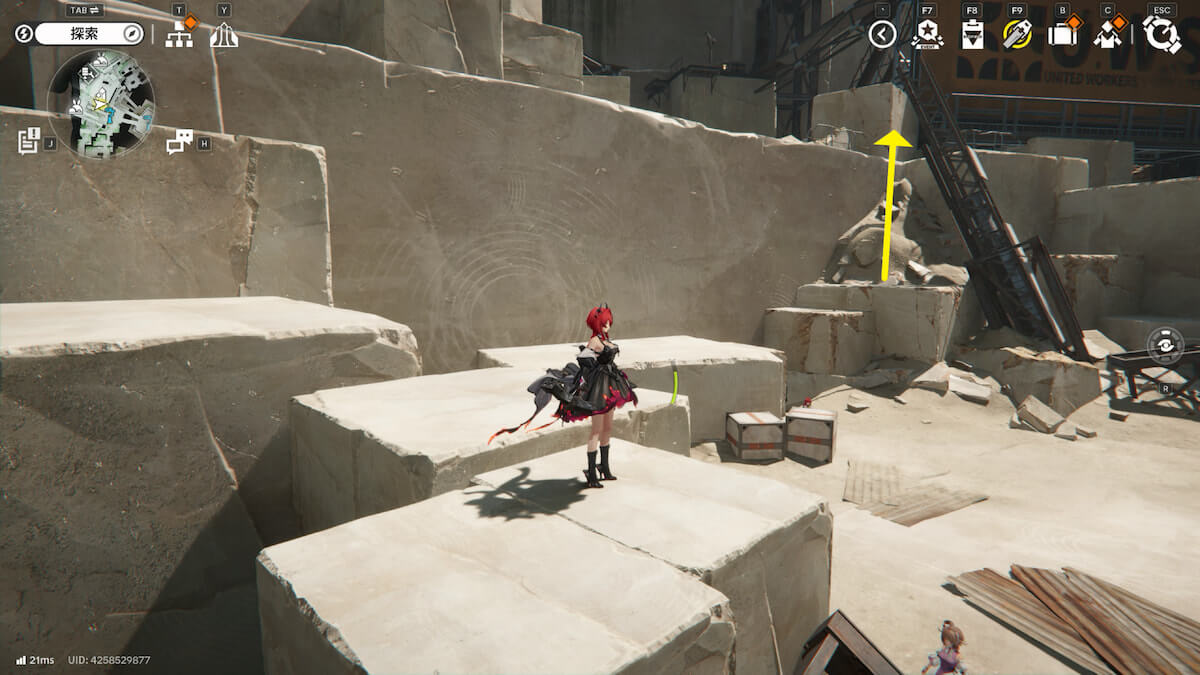Image resolution: width=1200 pixels, height=675 pixels.
Task: Open the hierarchy tree icon with orange marker
Action: [180, 35]
